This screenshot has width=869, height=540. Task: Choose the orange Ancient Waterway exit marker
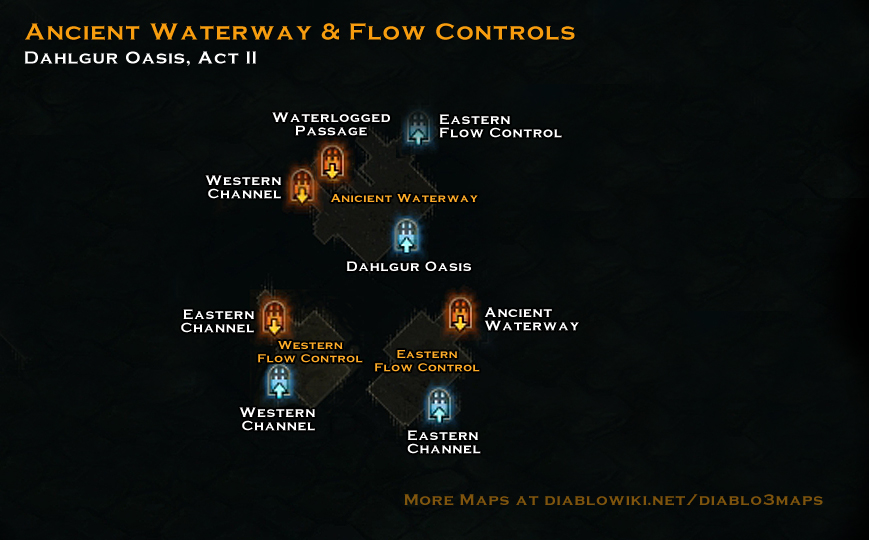[459, 314]
